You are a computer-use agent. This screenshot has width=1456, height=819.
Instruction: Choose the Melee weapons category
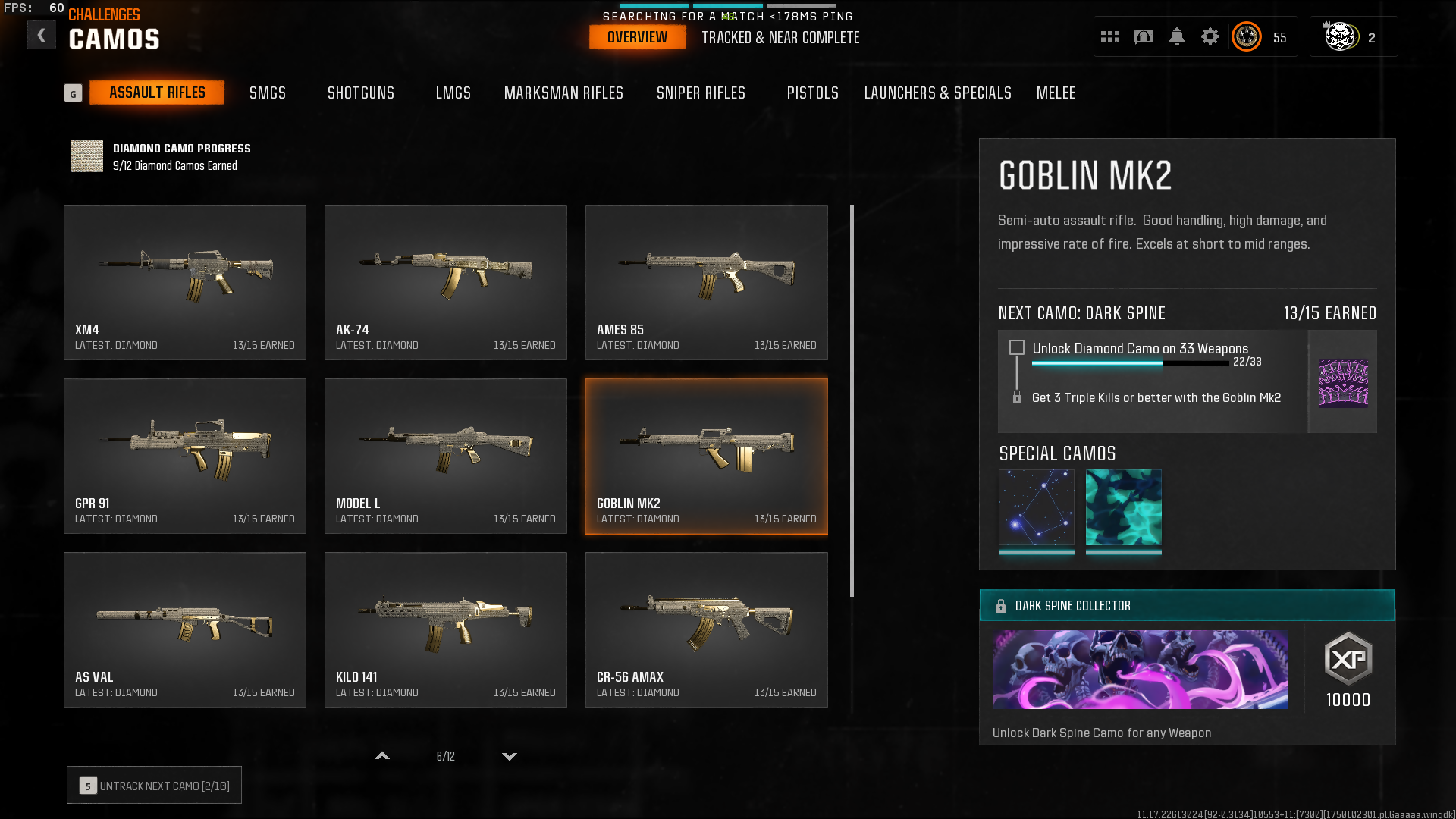1056,93
